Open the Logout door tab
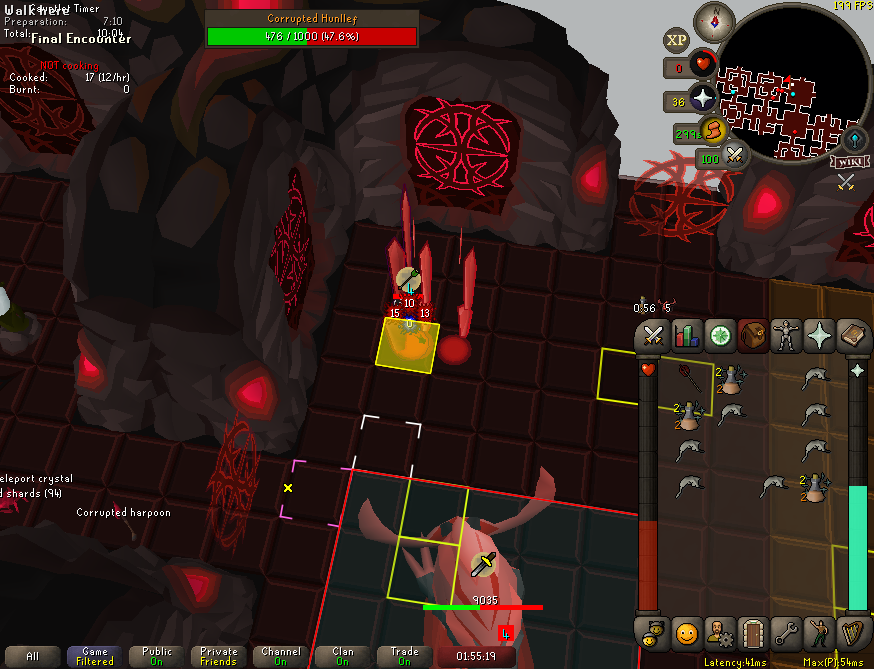The image size is (874, 669). coord(752,632)
